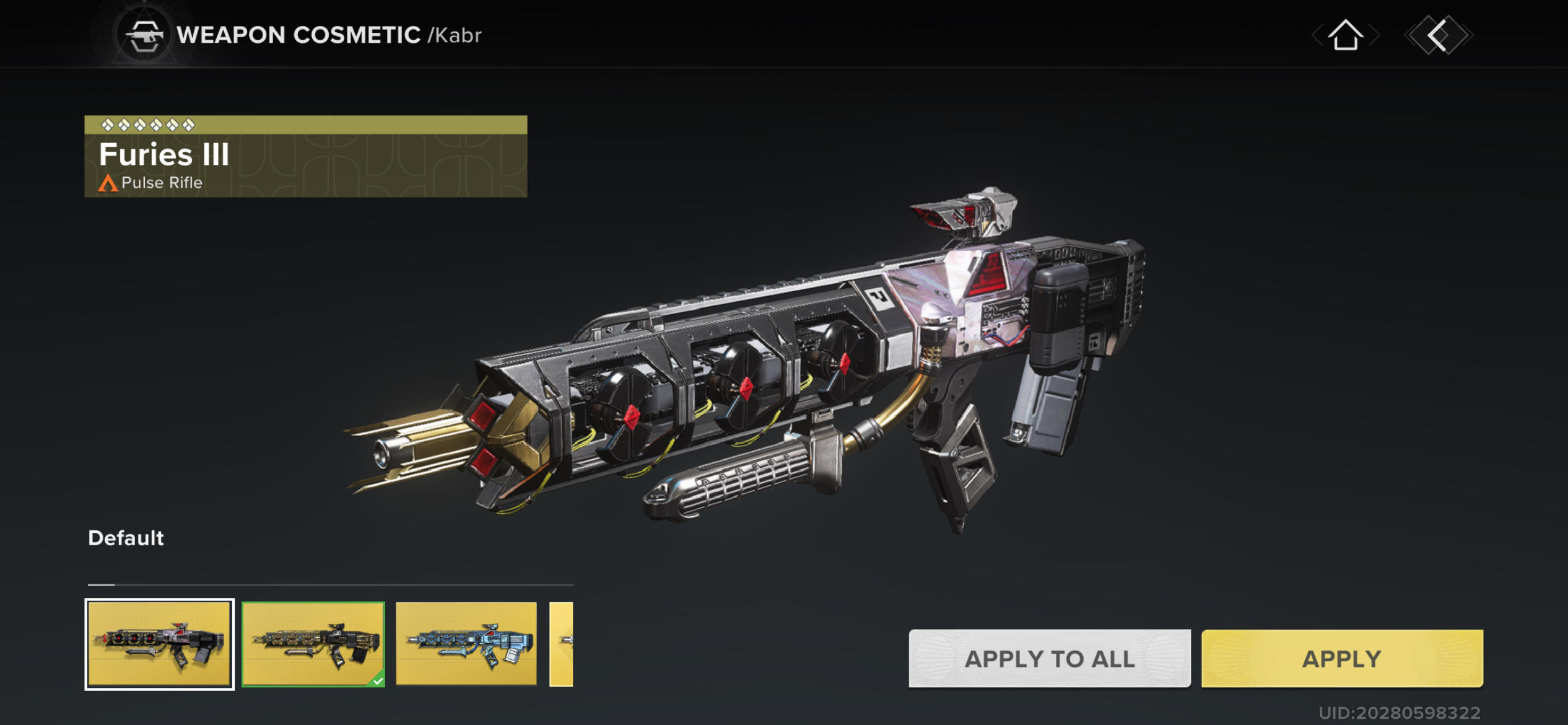Choose the gold skin with green checkmark
Viewport: 1568px width, 725px height.
tap(313, 644)
